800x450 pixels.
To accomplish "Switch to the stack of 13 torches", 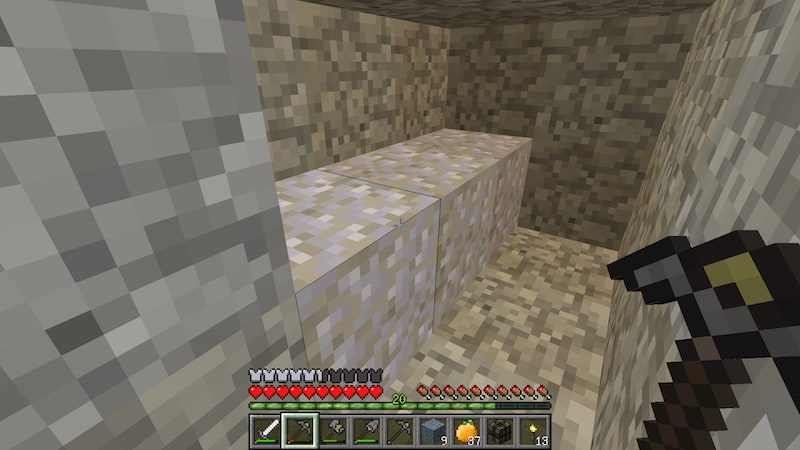I will 533,431.
